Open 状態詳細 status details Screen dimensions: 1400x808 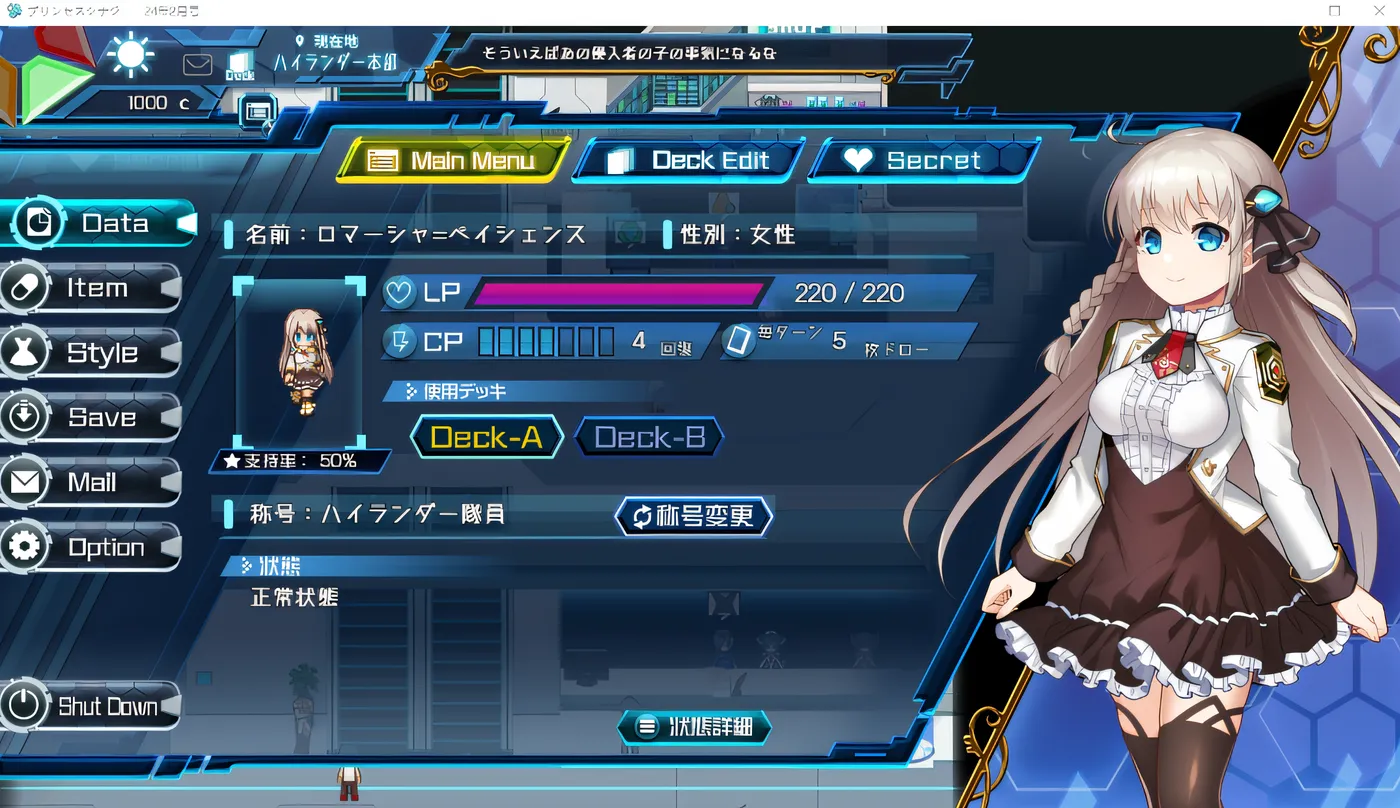tap(696, 728)
